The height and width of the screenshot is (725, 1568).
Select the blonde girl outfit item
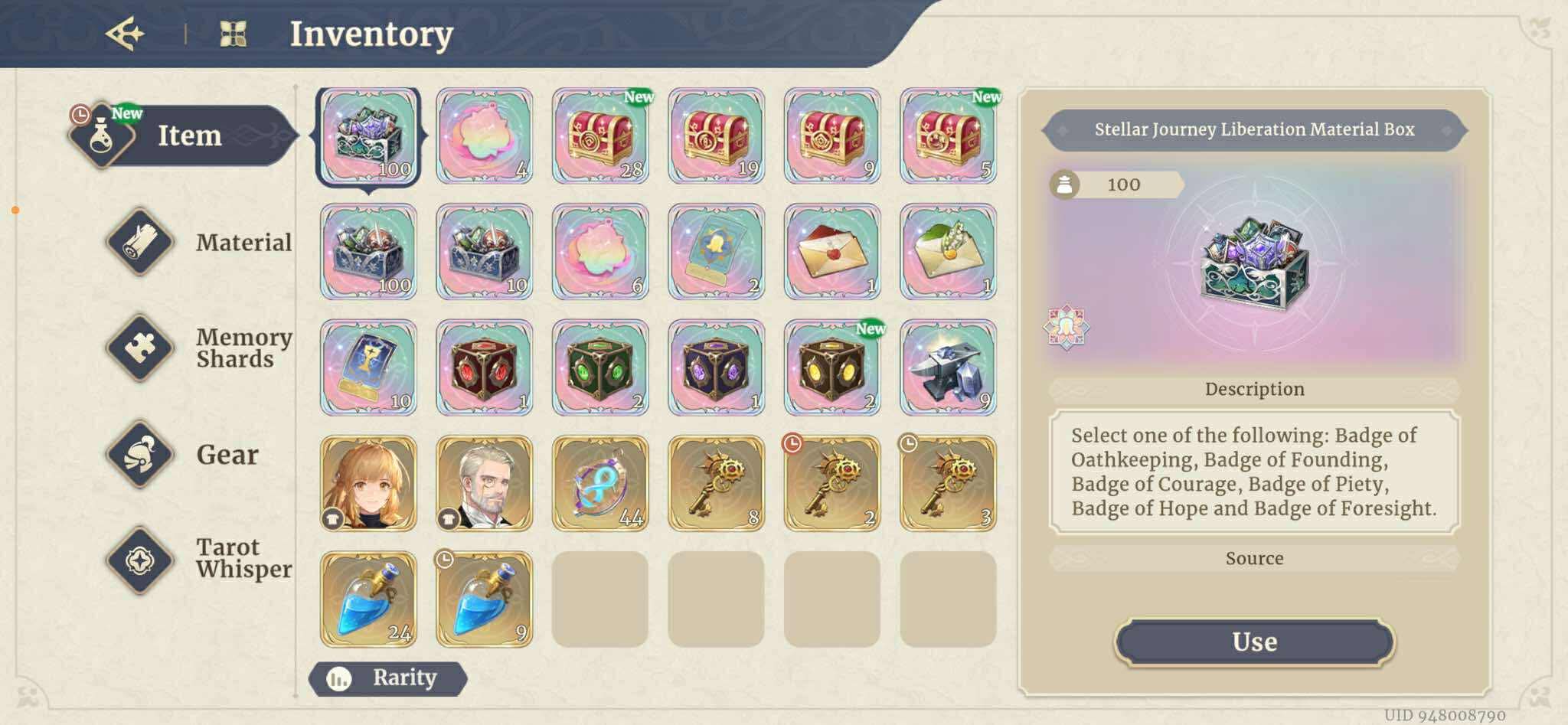click(x=368, y=484)
